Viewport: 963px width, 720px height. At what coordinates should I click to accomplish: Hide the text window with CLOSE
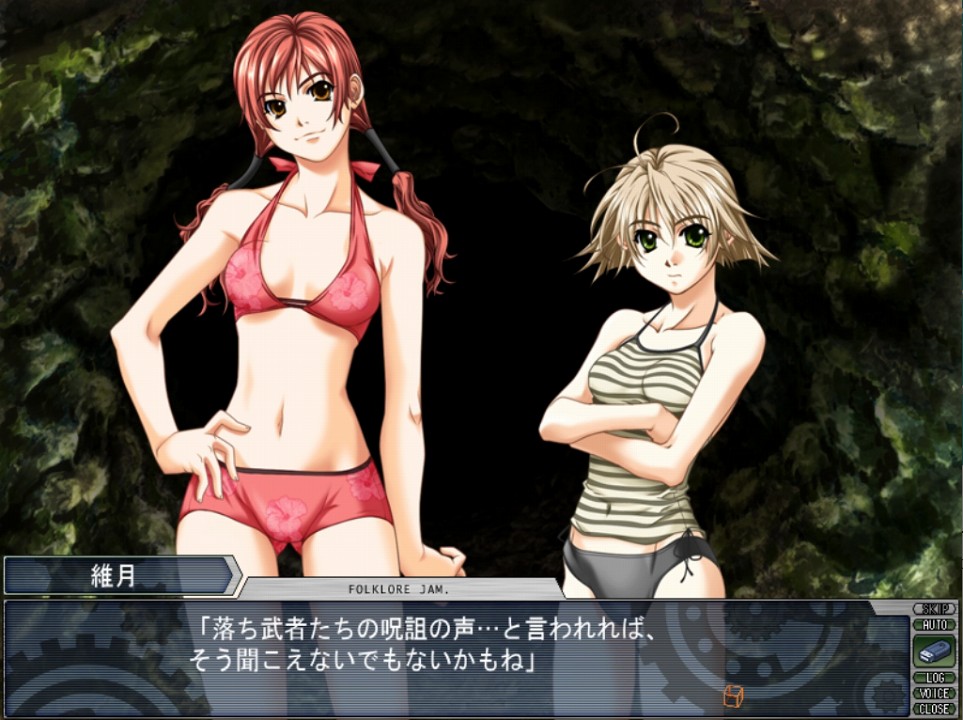(934, 708)
